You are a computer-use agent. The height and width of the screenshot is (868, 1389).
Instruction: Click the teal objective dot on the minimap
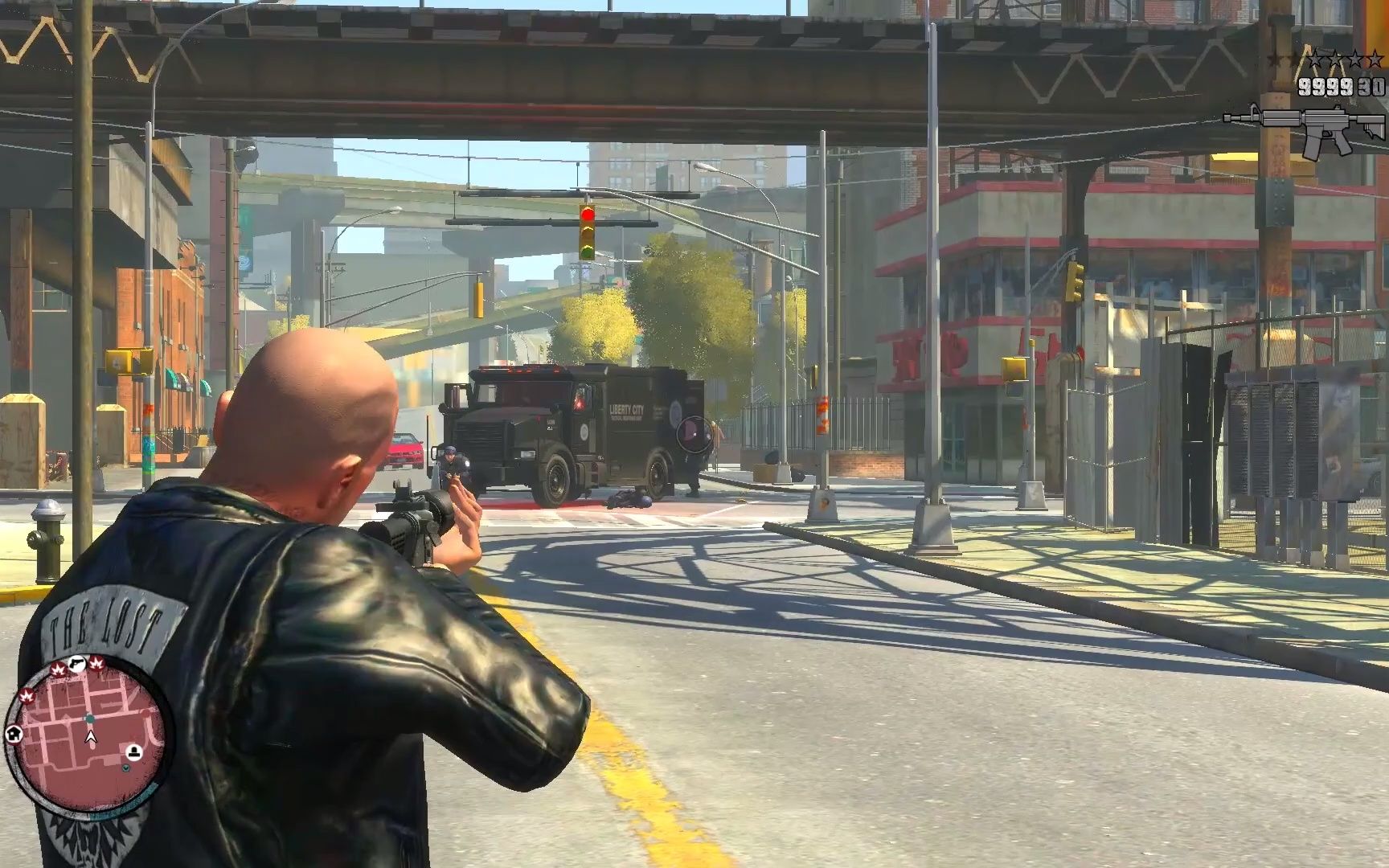[x=88, y=719]
